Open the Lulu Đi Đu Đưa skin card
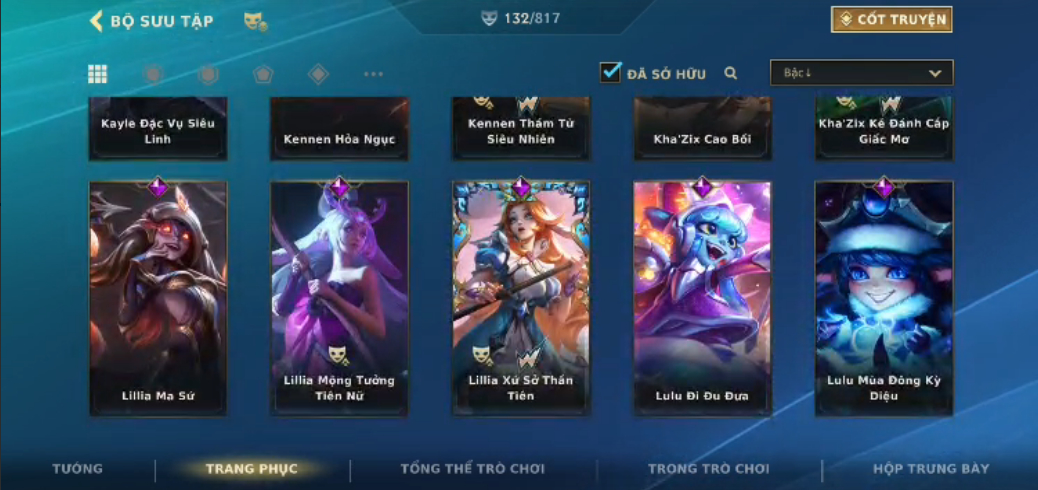This screenshot has height=490, width=1038. pos(702,298)
